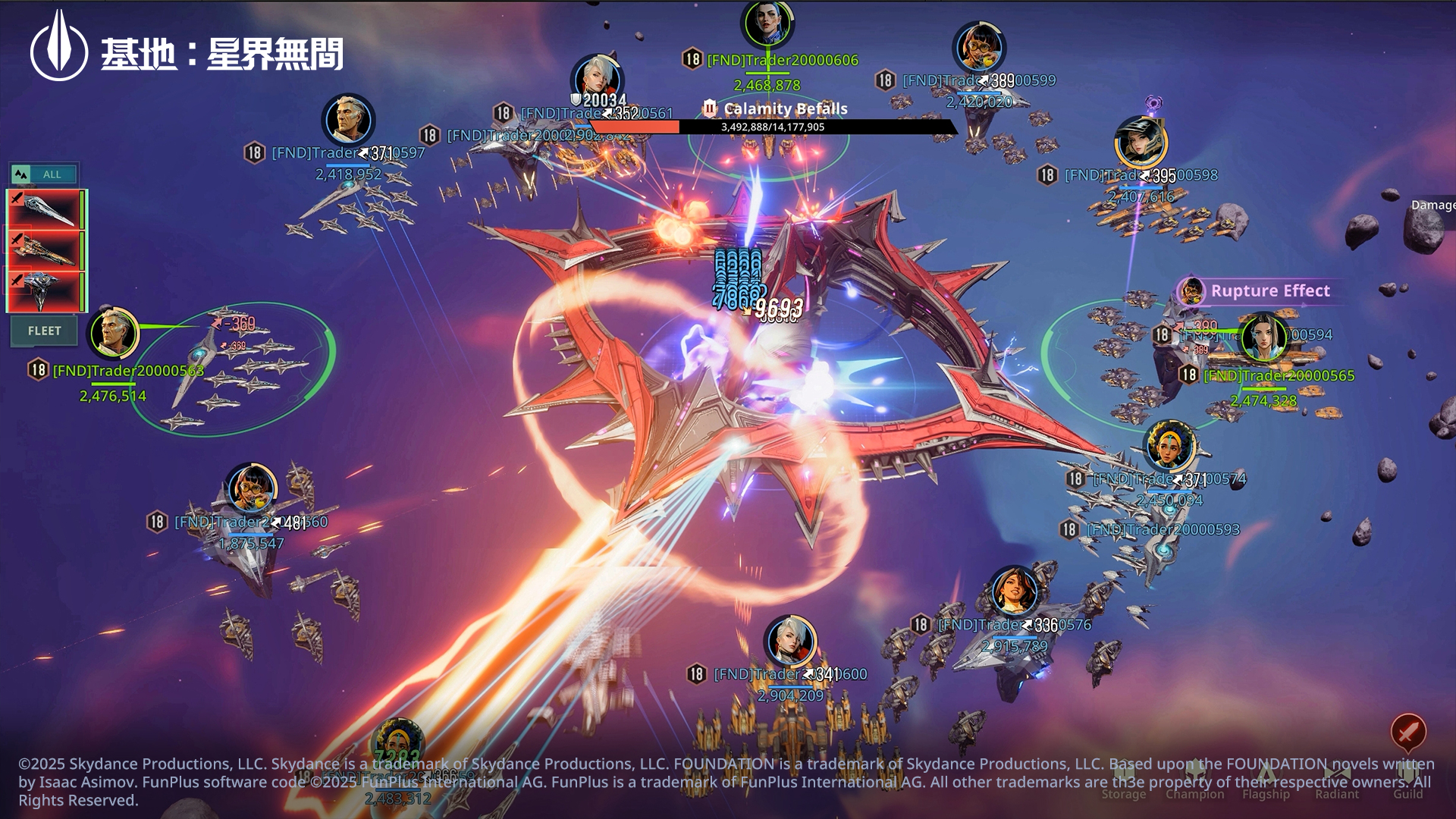The image size is (1456, 819).
Task: Open the FLEET panel
Action: (x=44, y=331)
